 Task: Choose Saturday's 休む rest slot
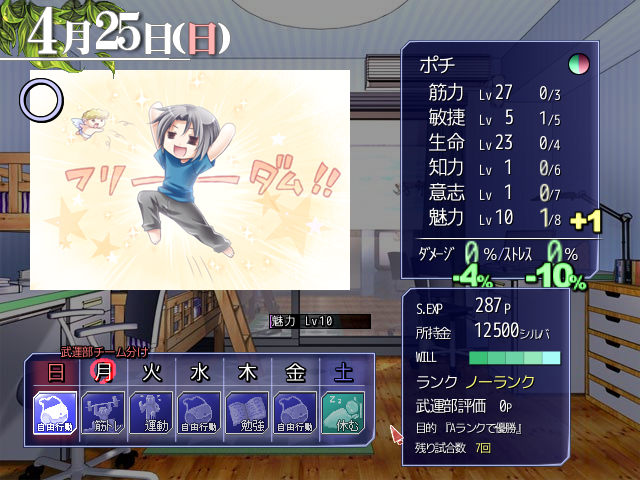coord(343,412)
